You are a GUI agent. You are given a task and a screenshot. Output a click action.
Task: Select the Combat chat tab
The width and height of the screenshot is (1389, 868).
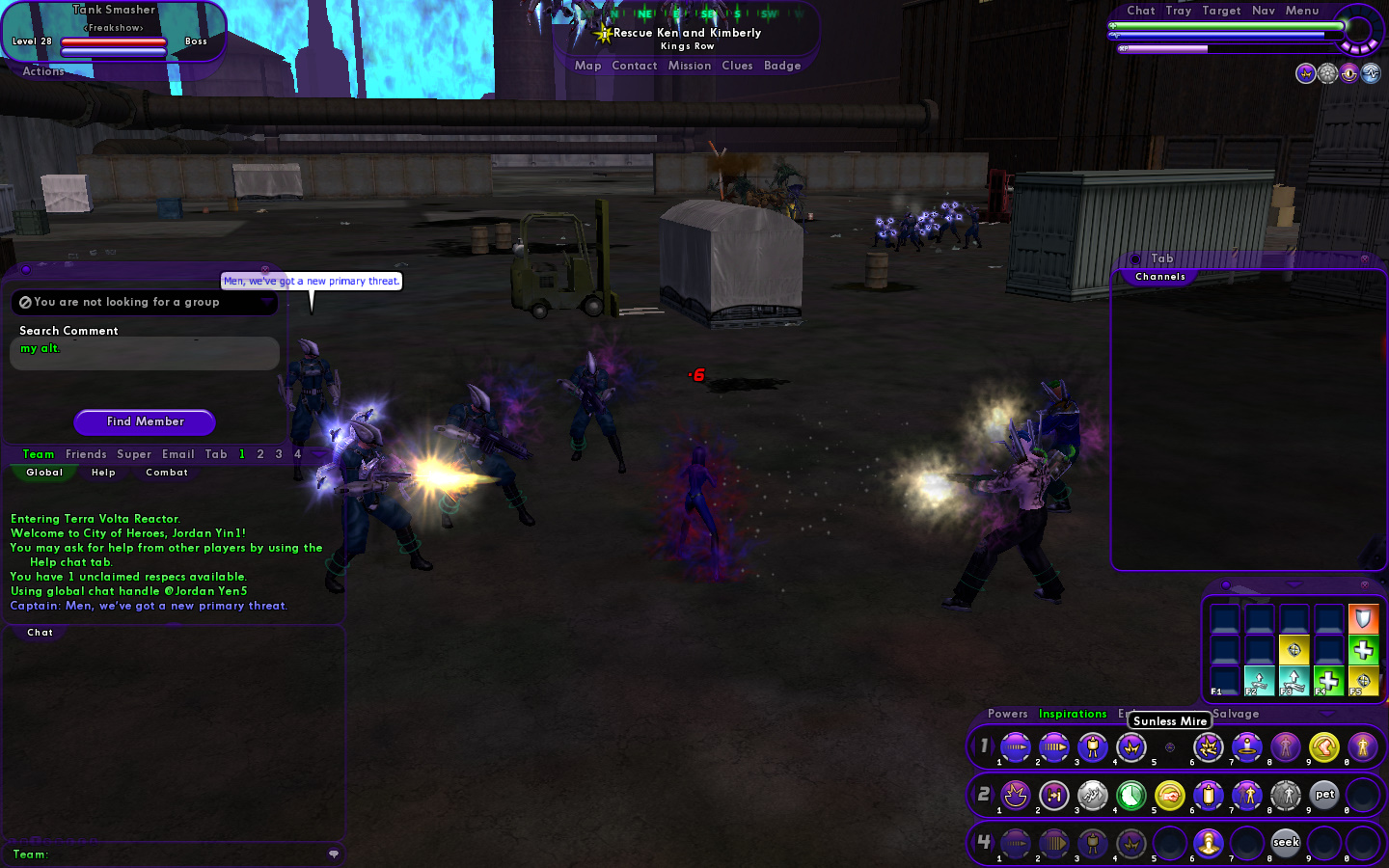point(167,473)
